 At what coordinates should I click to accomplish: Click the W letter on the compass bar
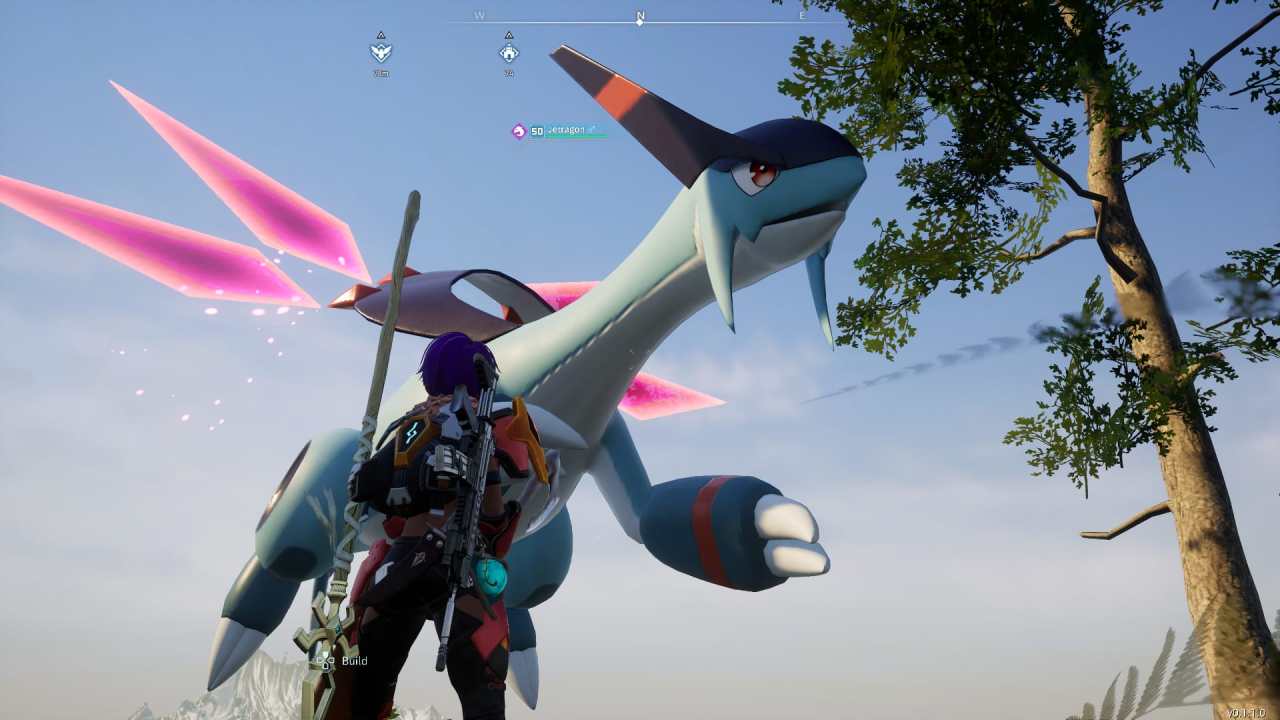coord(478,12)
